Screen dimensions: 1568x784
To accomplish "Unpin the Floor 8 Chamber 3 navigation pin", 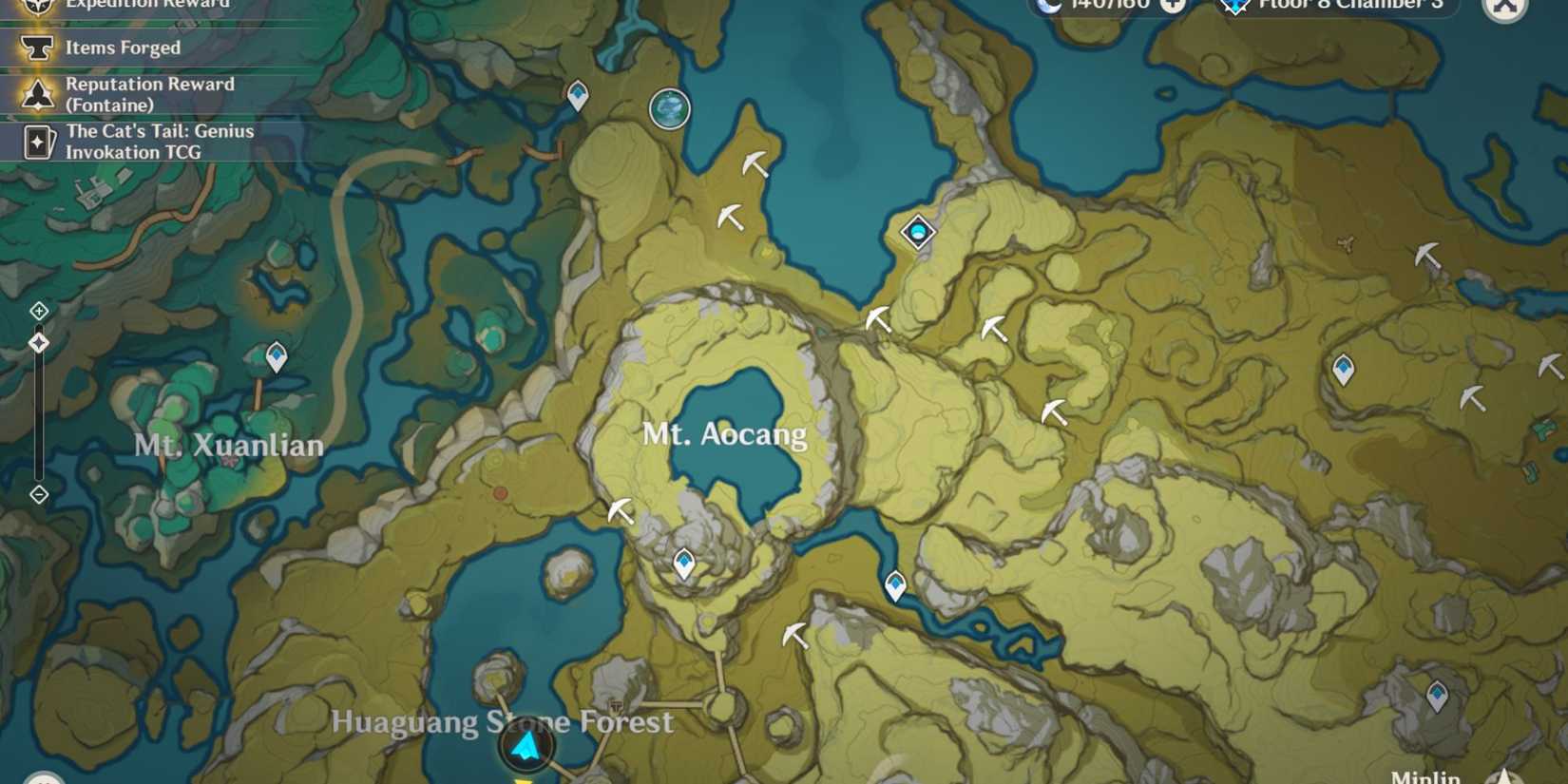I will (1234, 6).
